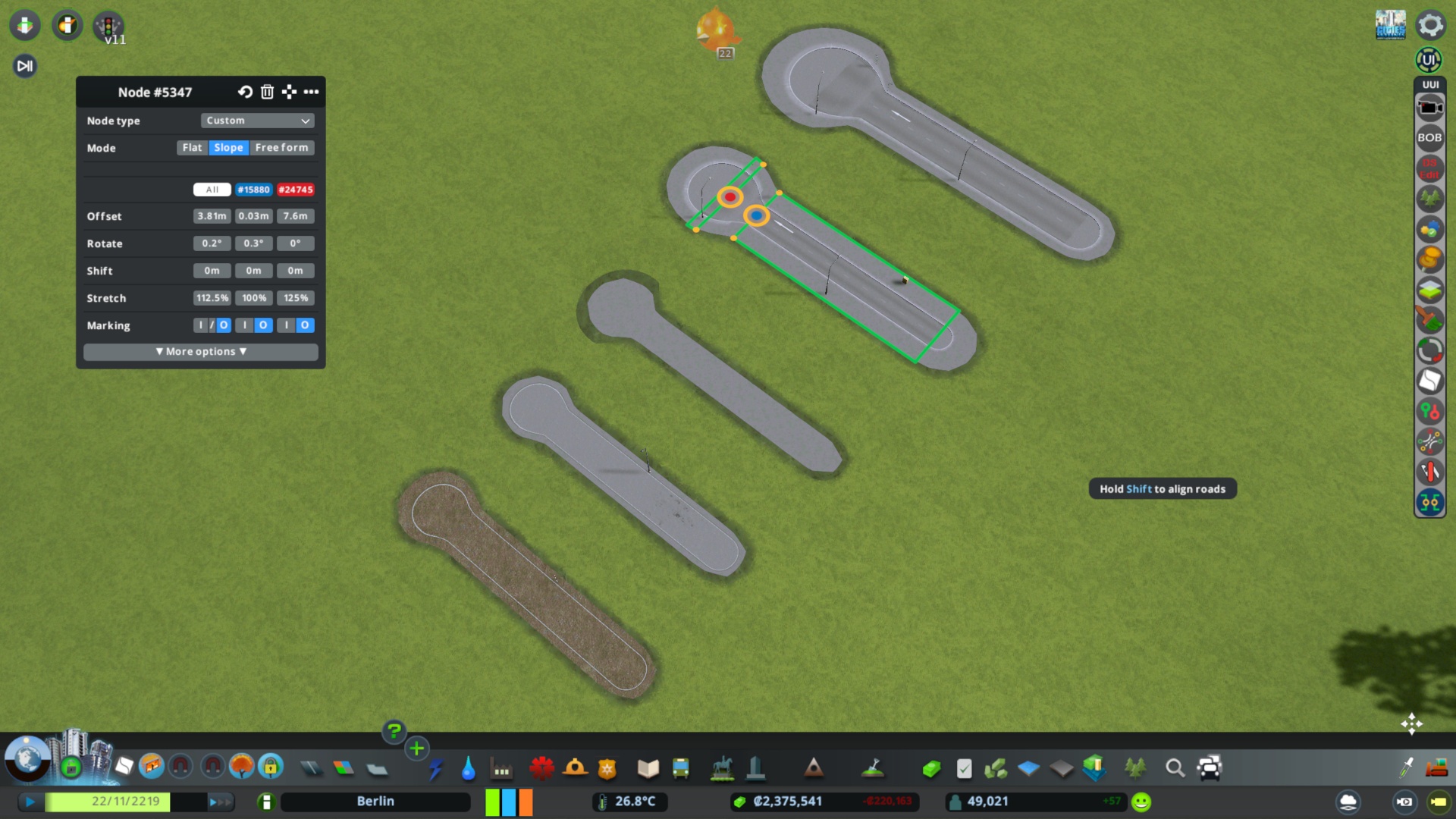
Task: Select the All tab in the Node panel
Action: (212, 190)
